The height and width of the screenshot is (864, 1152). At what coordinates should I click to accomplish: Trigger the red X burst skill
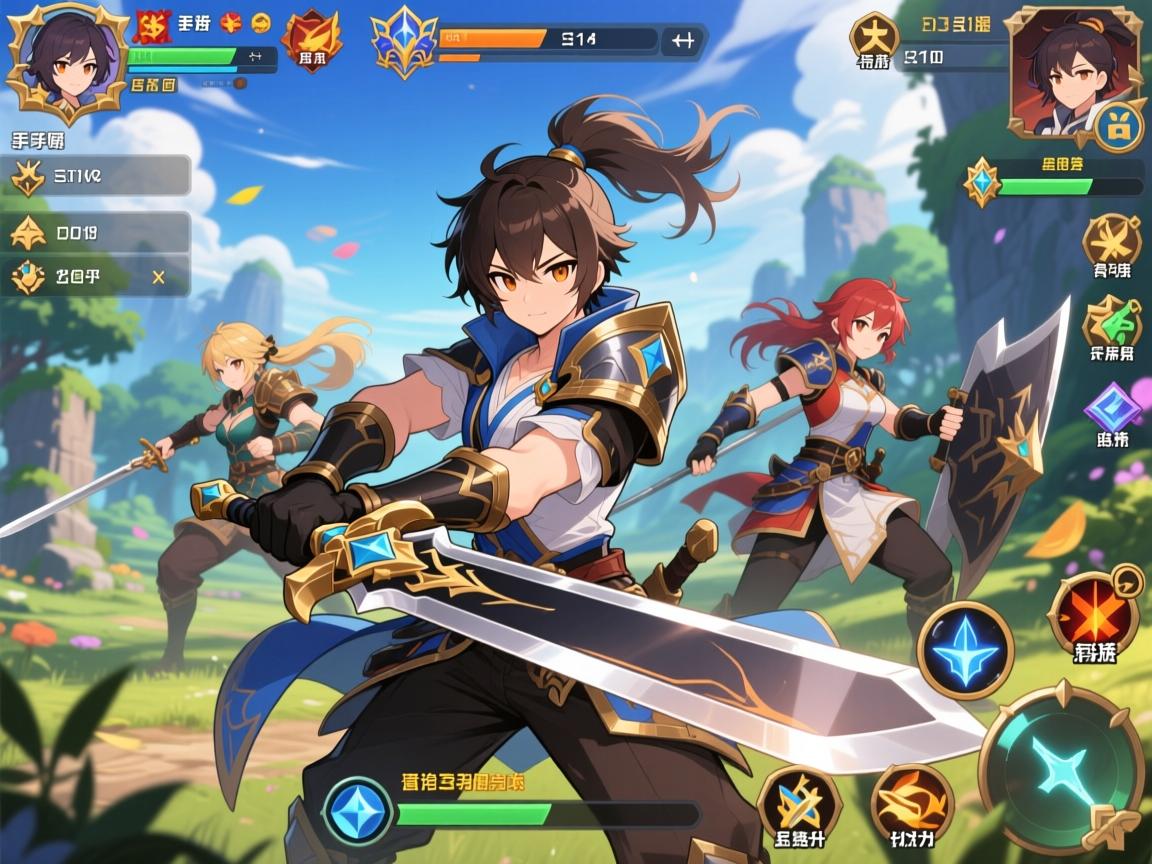point(1095,614)
